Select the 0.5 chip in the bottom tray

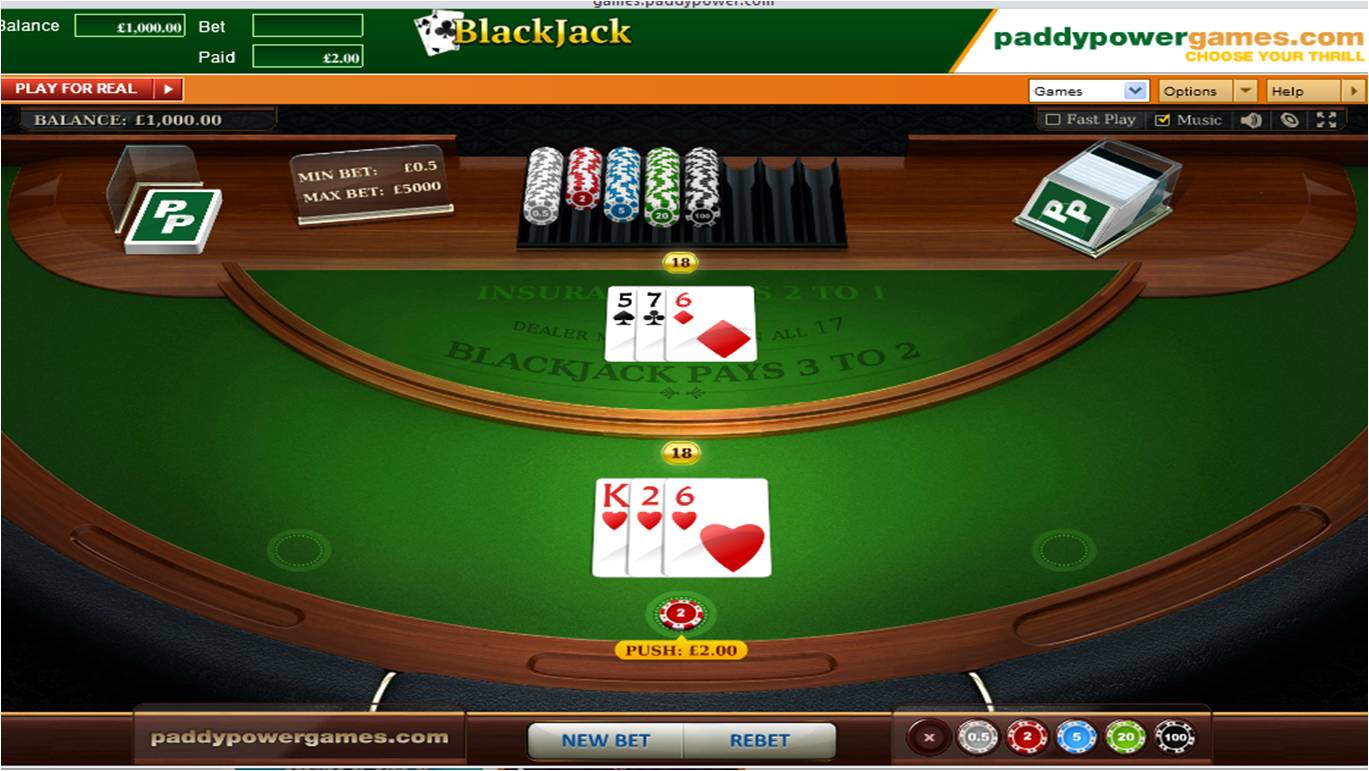(977, 738)
